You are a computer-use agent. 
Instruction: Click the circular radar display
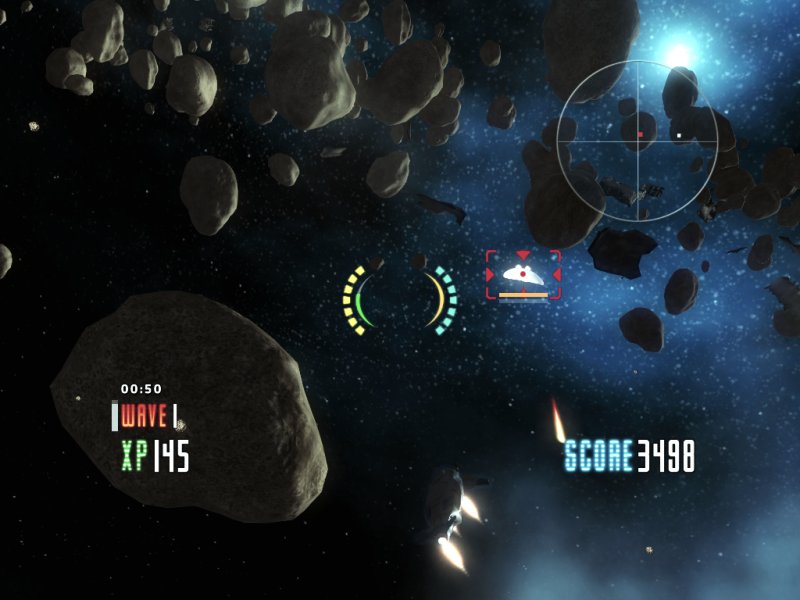point(637,140)
